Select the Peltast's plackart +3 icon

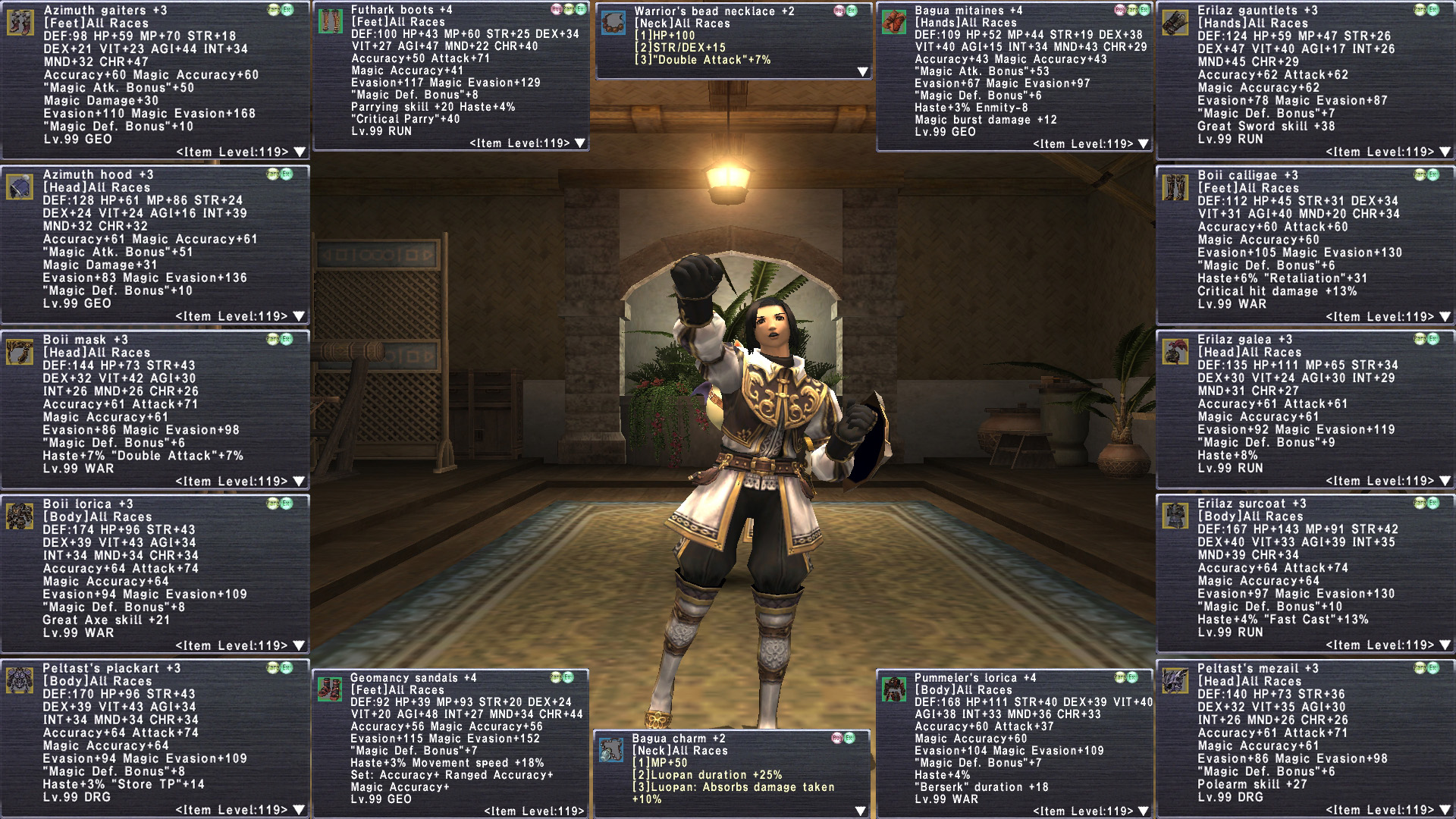20,680
